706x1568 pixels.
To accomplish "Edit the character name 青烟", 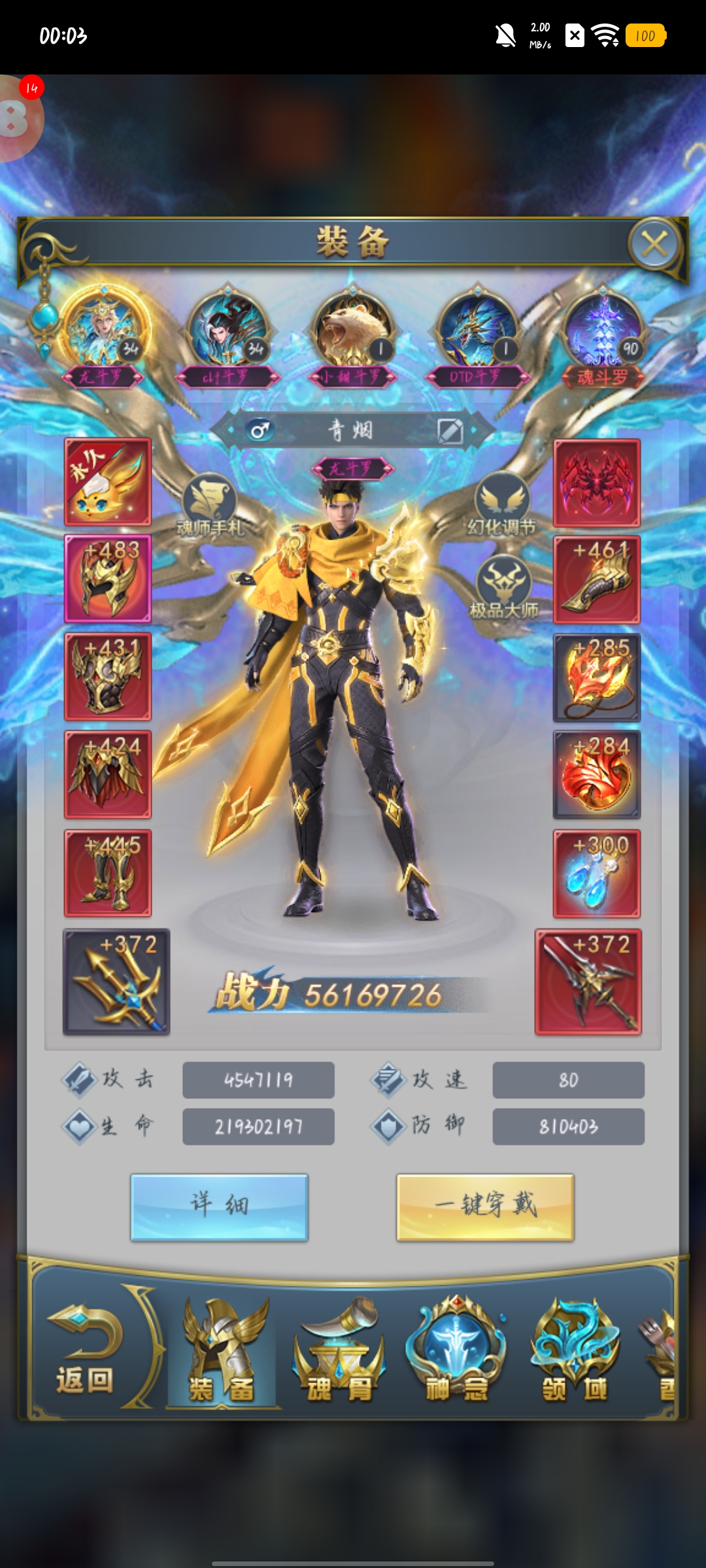I will click(x=450, y=431).
